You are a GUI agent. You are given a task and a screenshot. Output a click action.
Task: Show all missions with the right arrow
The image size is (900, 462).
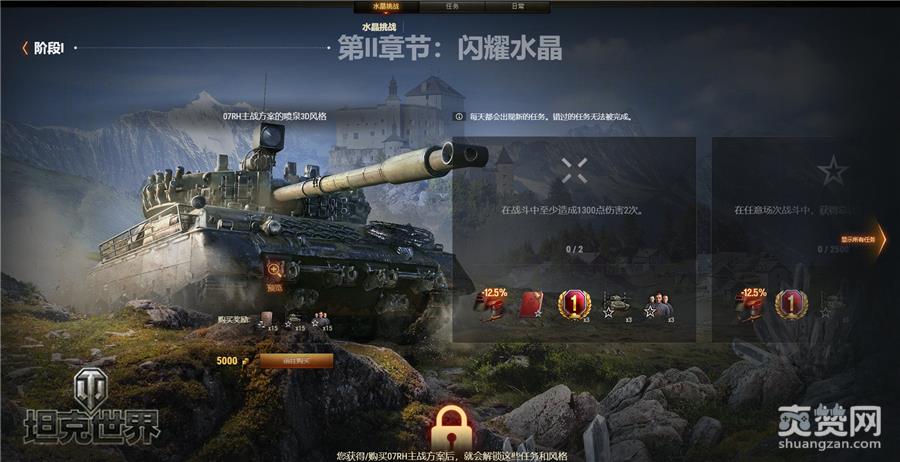click(878, 238)
